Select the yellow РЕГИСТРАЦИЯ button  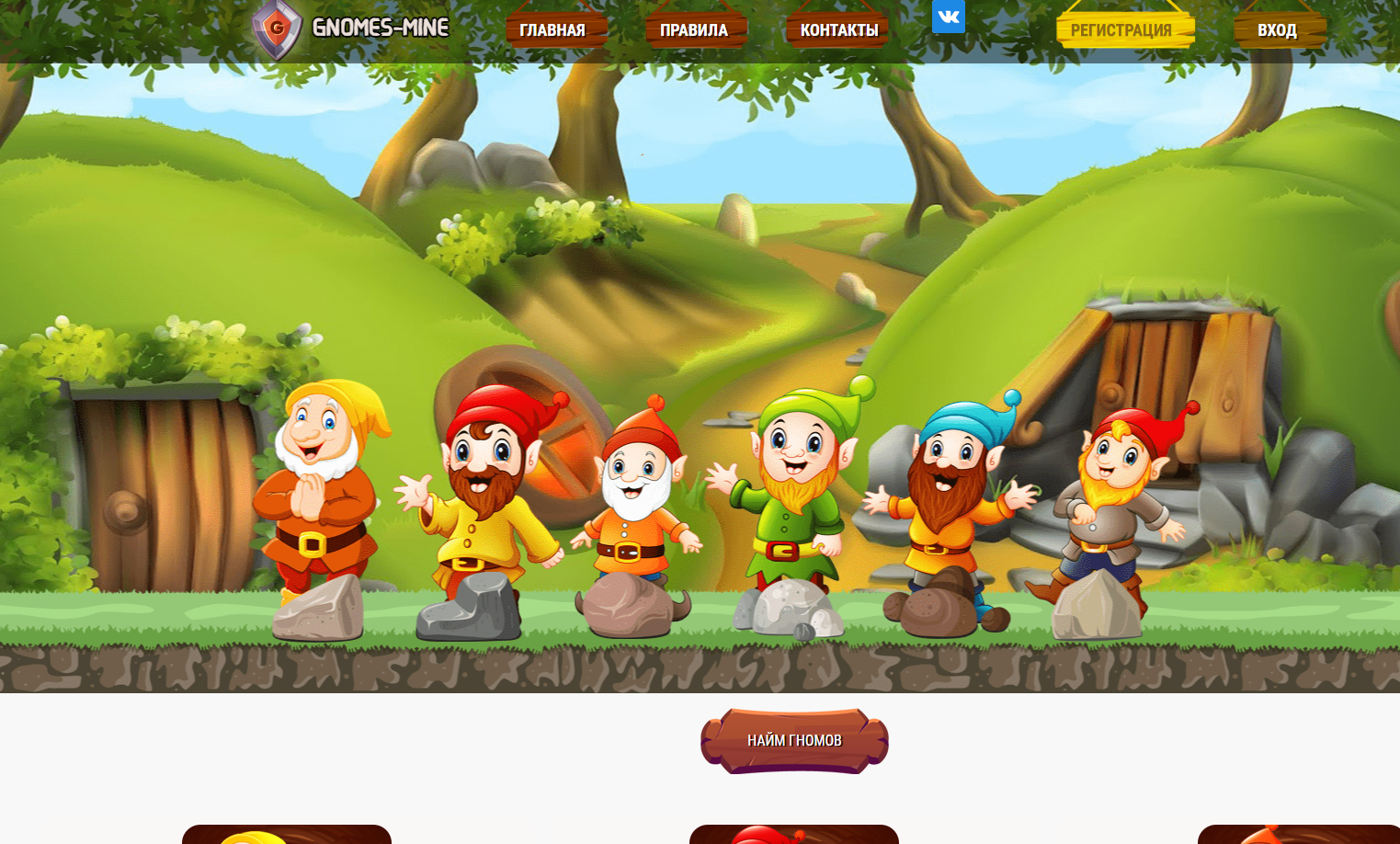pyautogui.click(x=1122, y=29)
